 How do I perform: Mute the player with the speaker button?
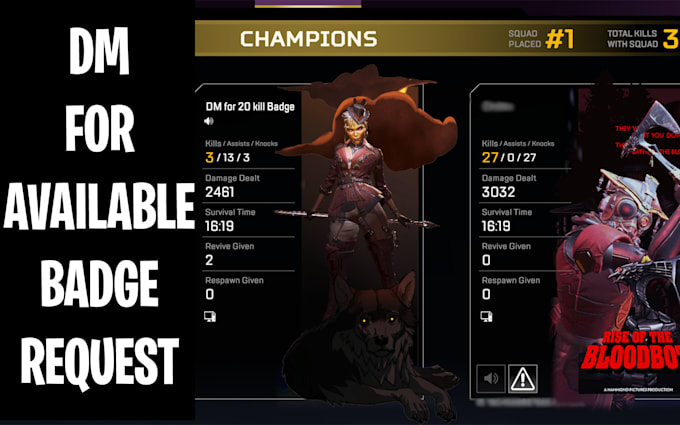pos(490,379)
